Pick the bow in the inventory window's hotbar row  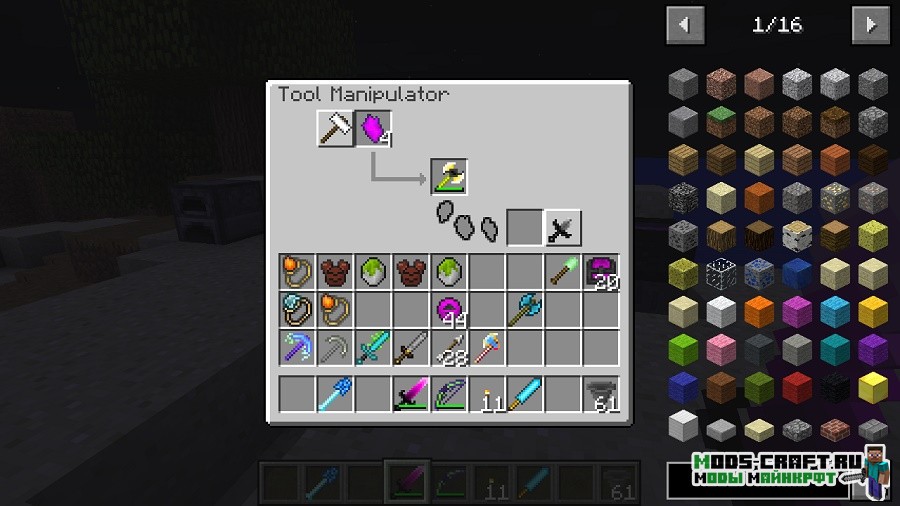click(x=449, y=394)
